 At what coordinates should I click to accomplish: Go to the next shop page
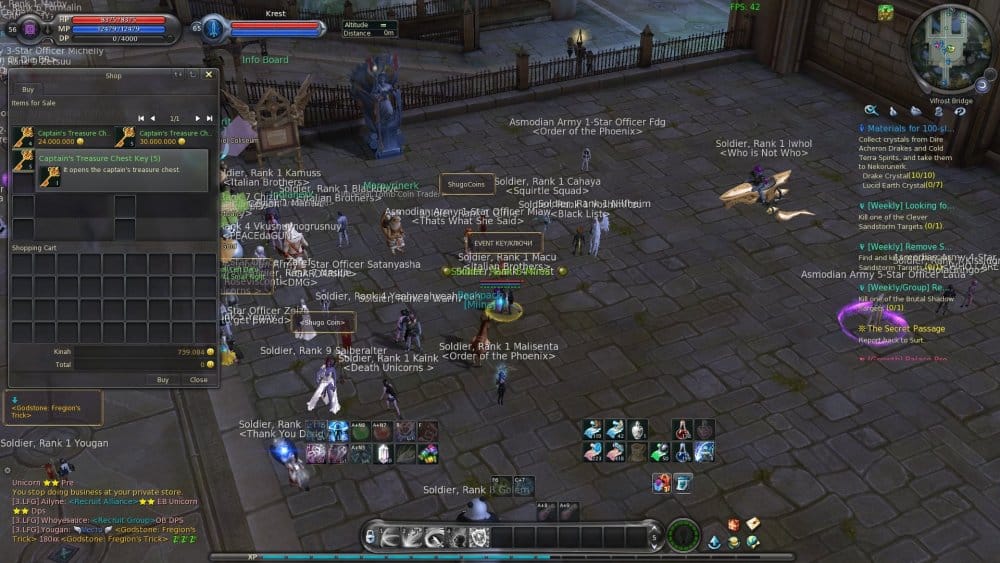coord(197,118)
